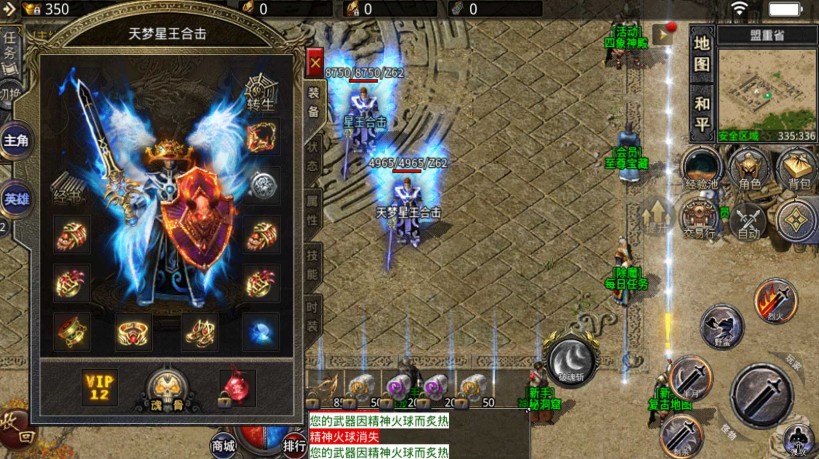Screen dimensions: 819x459
Task: Click the VIP 12 badge
Action: 100,387
